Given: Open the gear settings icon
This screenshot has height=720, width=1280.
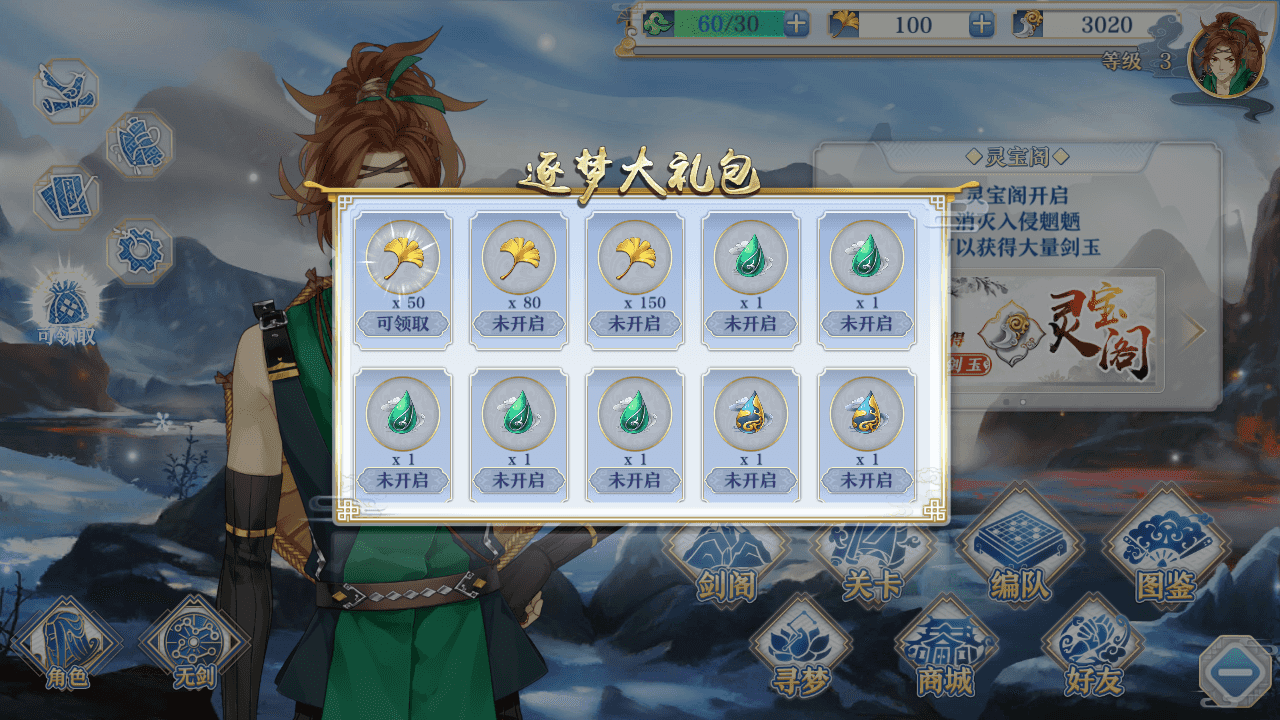Looking at the screenshot, I should [139, 251].
